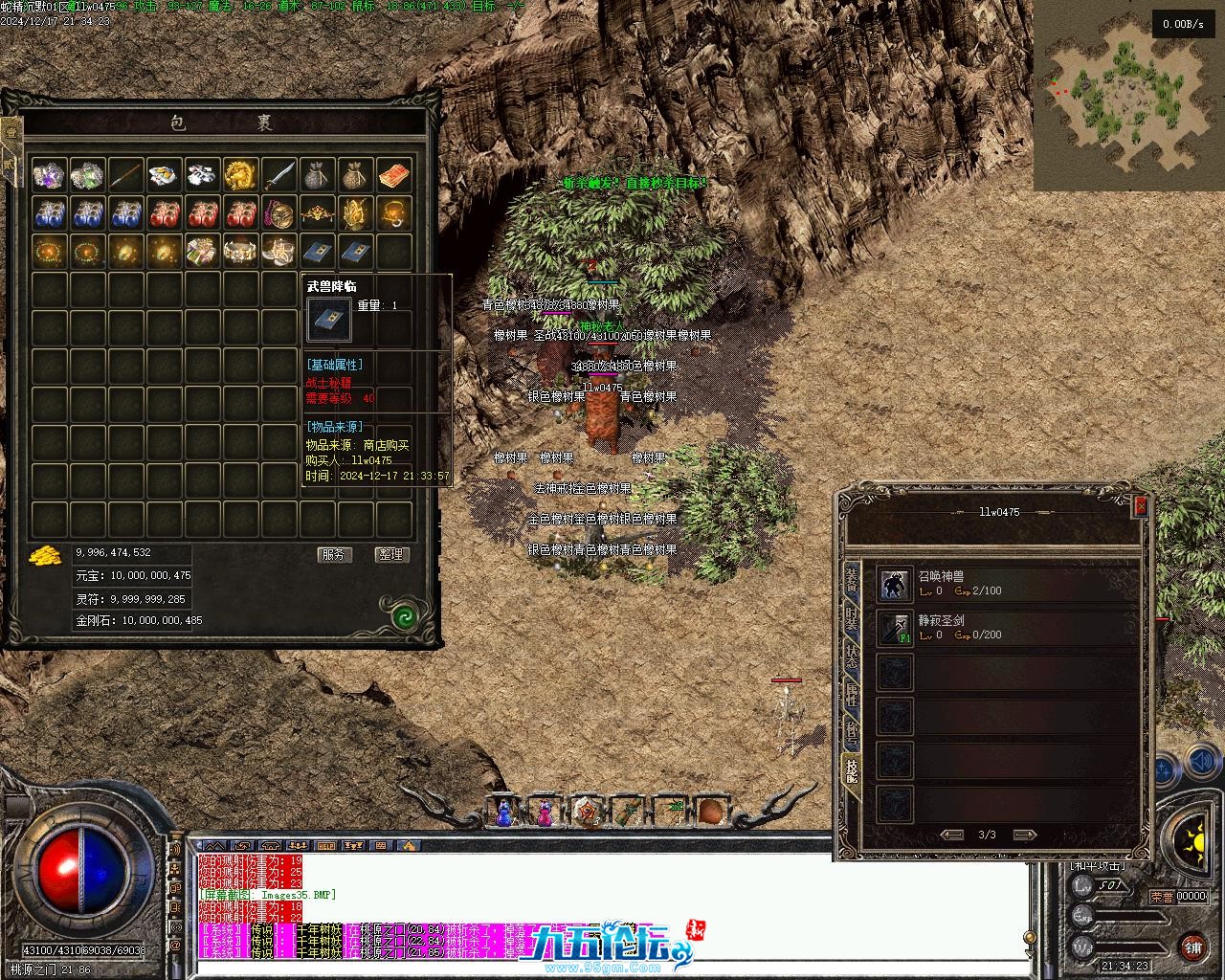Click the next skill page arrow
This screenshot has height=980, width=1225.
point(1024,835)
